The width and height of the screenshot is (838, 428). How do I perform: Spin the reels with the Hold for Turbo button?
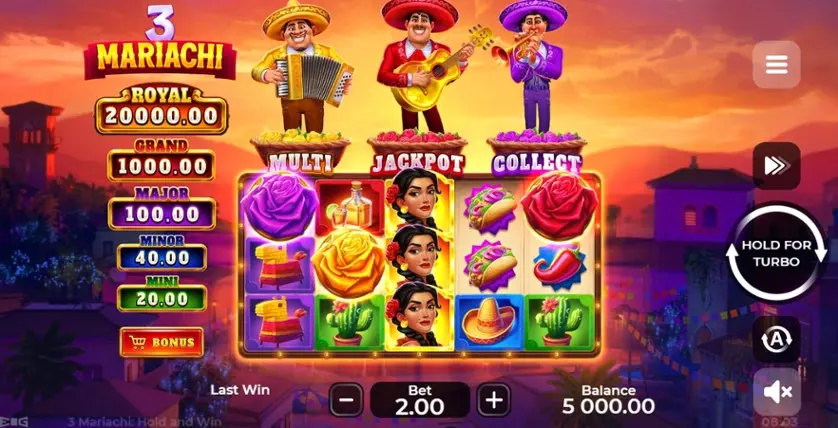[x=776, y=253]
